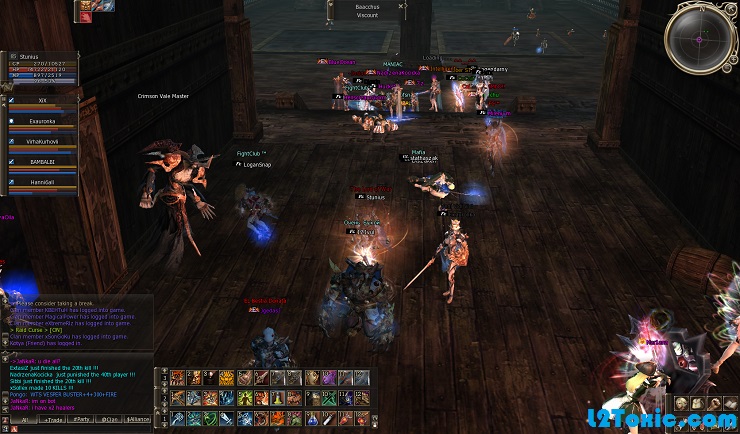The width and height of the screenshot is (740, 434).
Task: Close the Baacchus target window
Action: [x=401, y=6]
